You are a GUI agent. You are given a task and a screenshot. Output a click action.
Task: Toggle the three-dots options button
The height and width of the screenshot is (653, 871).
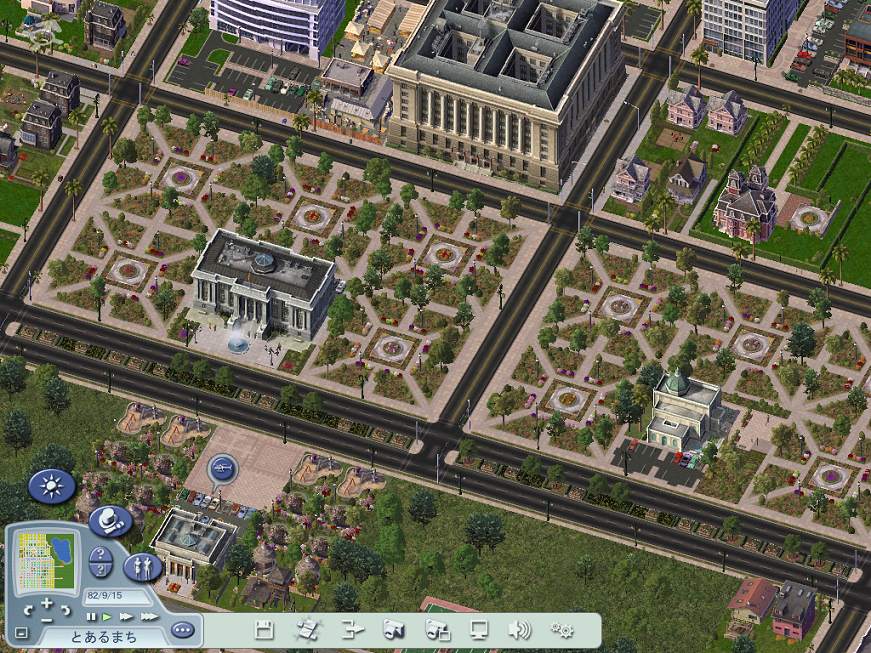181,630
